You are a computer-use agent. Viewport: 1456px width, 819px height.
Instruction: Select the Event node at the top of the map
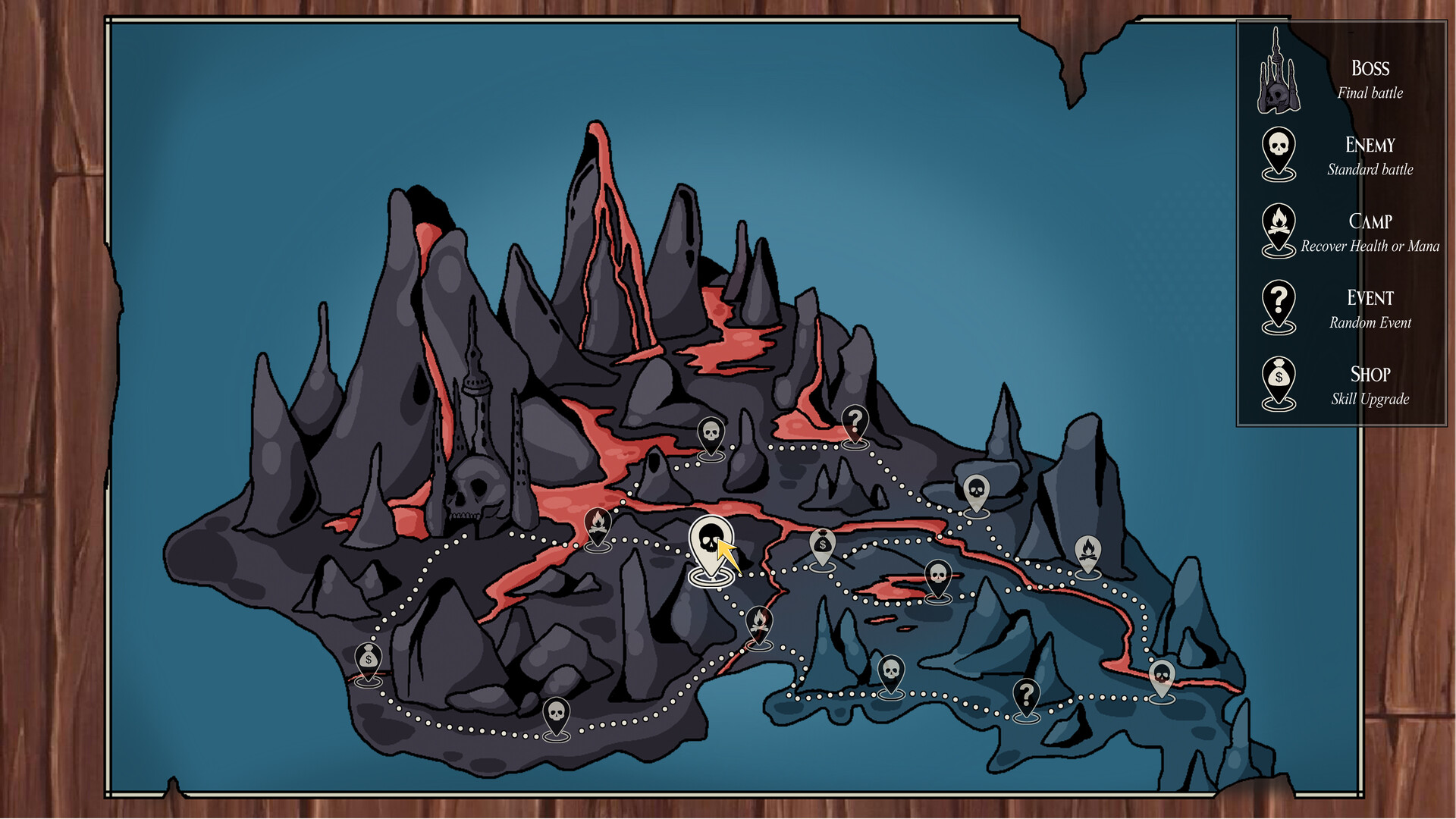pyautogui.click(x=857, y=420)
